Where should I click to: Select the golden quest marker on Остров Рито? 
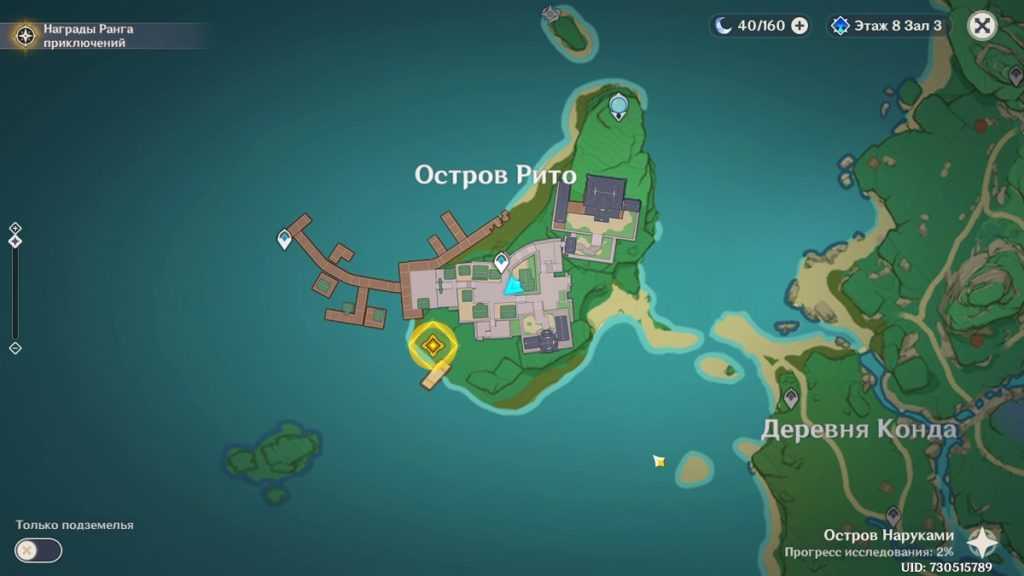pos(432,345)
